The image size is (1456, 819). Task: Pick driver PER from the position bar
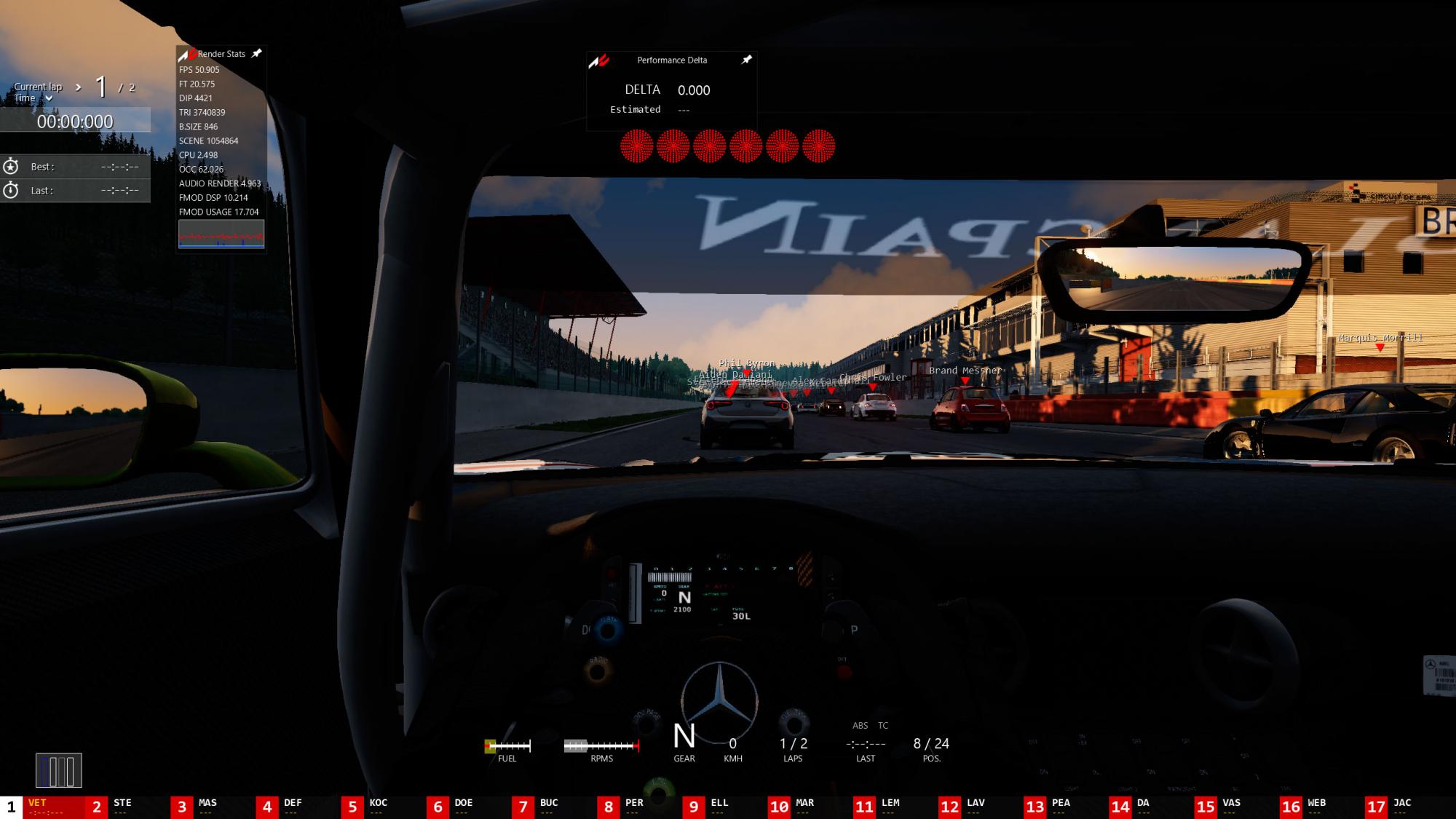633,807
